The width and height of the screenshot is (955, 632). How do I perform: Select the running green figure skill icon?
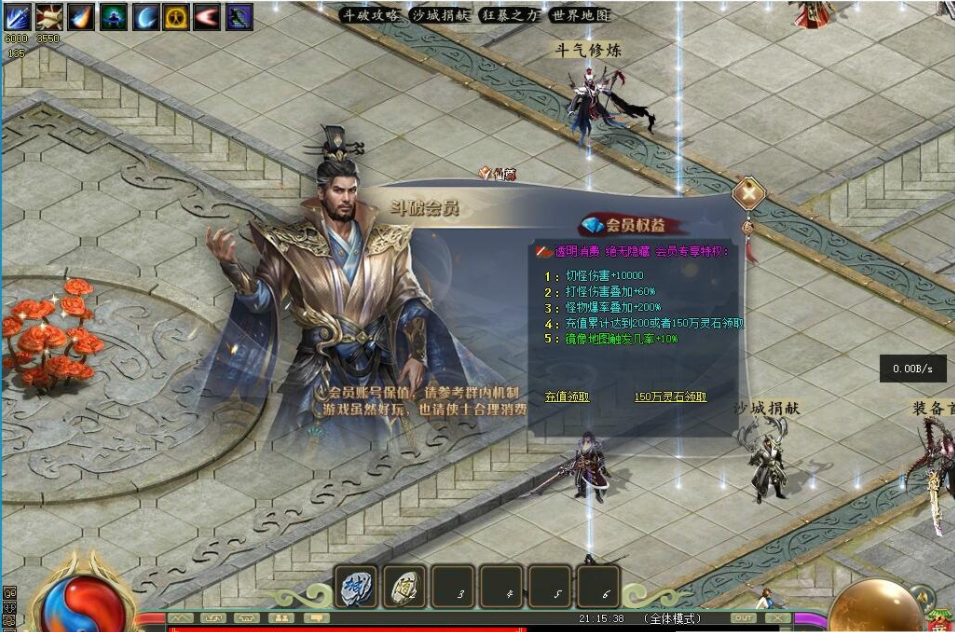point(239,17)
